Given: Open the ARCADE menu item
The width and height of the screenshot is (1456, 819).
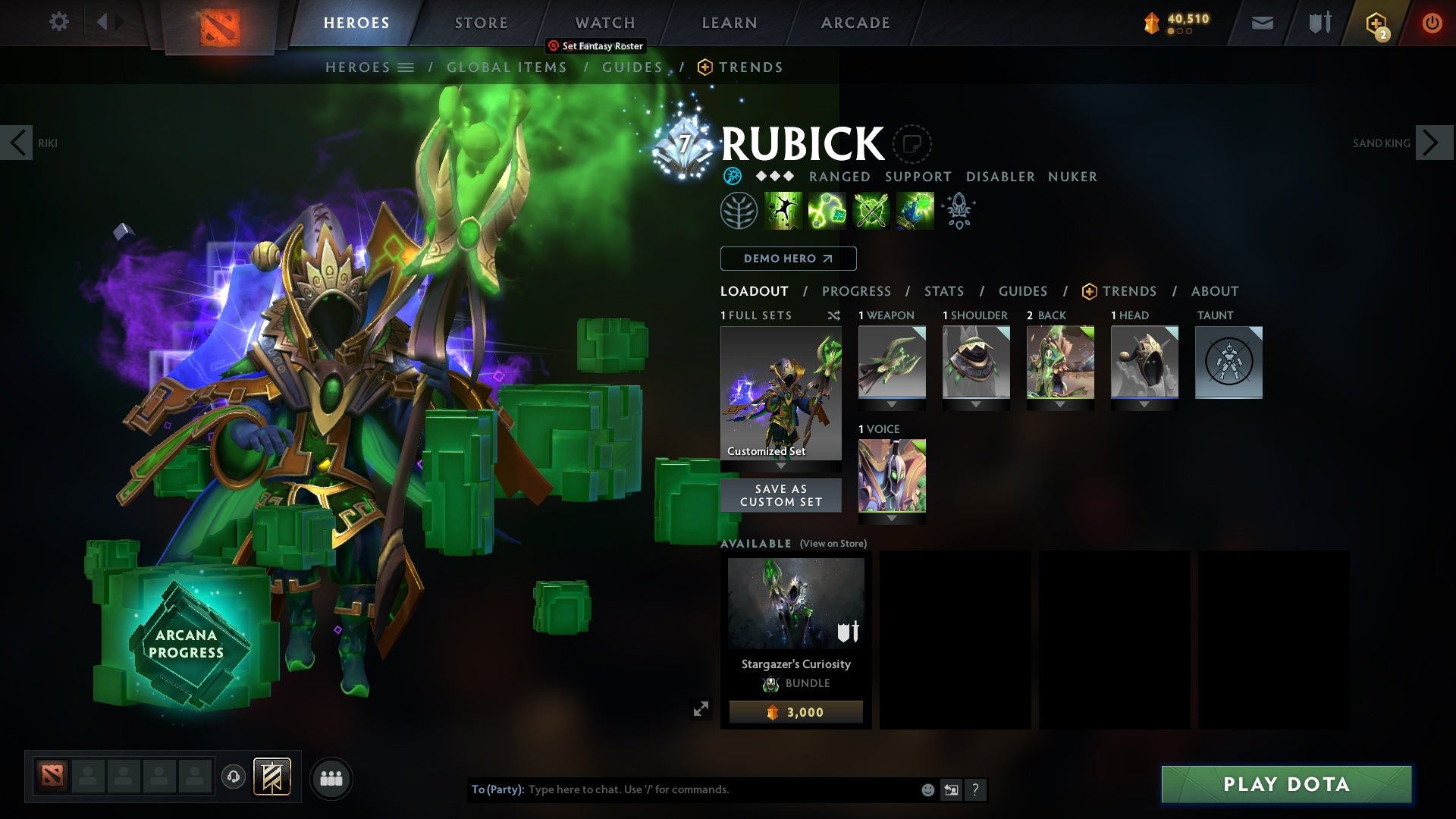Looking at the screenshot, I should coord(855,22).
